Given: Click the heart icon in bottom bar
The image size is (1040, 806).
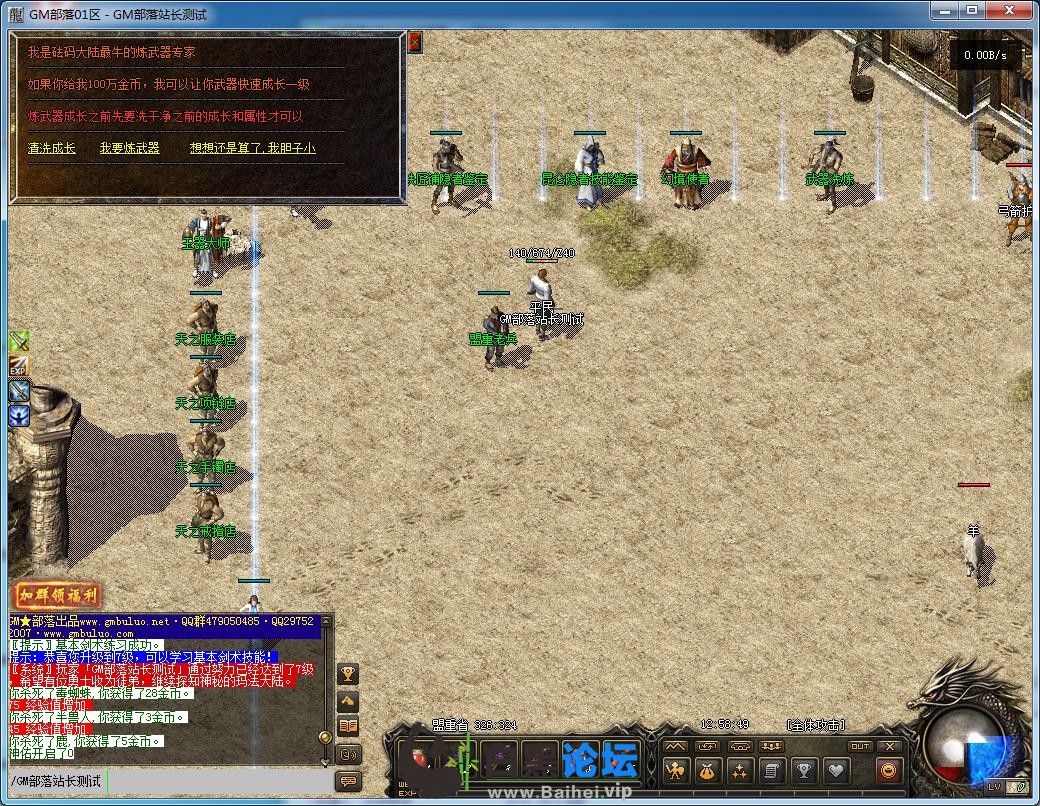Looking at the screenshot, I should [x=835, y=771].
